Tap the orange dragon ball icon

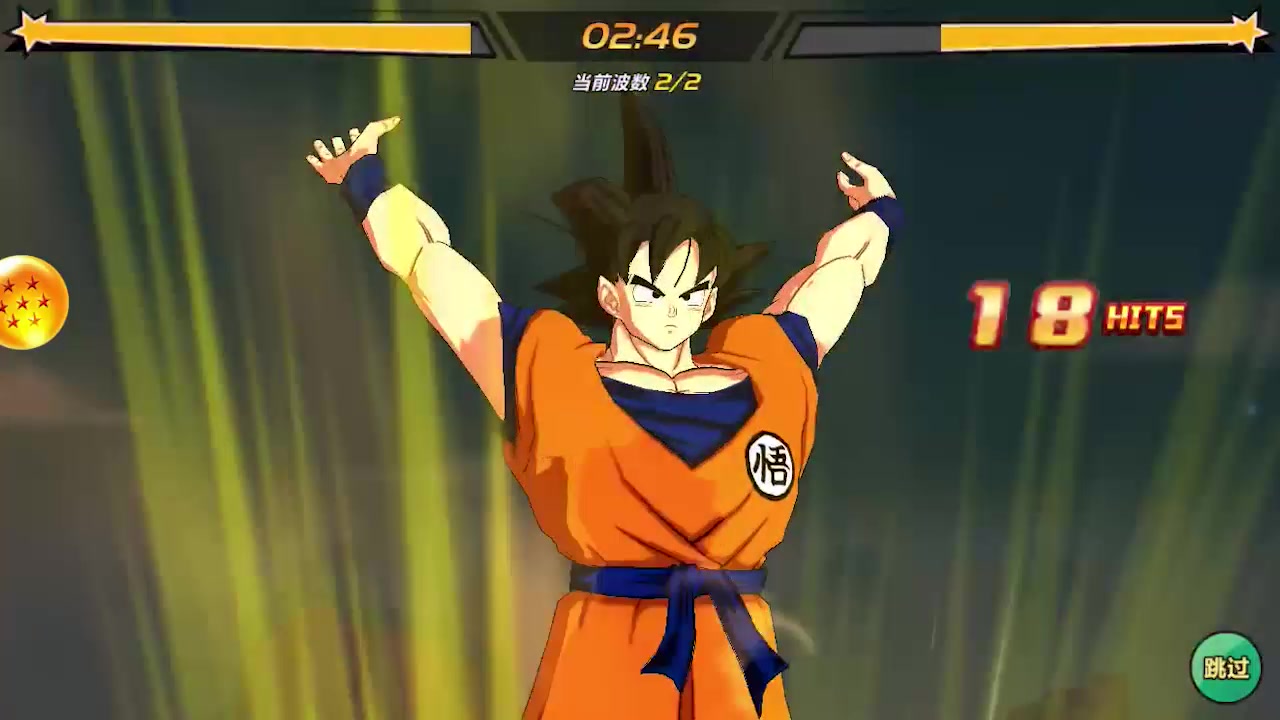(x=31, y=302)
